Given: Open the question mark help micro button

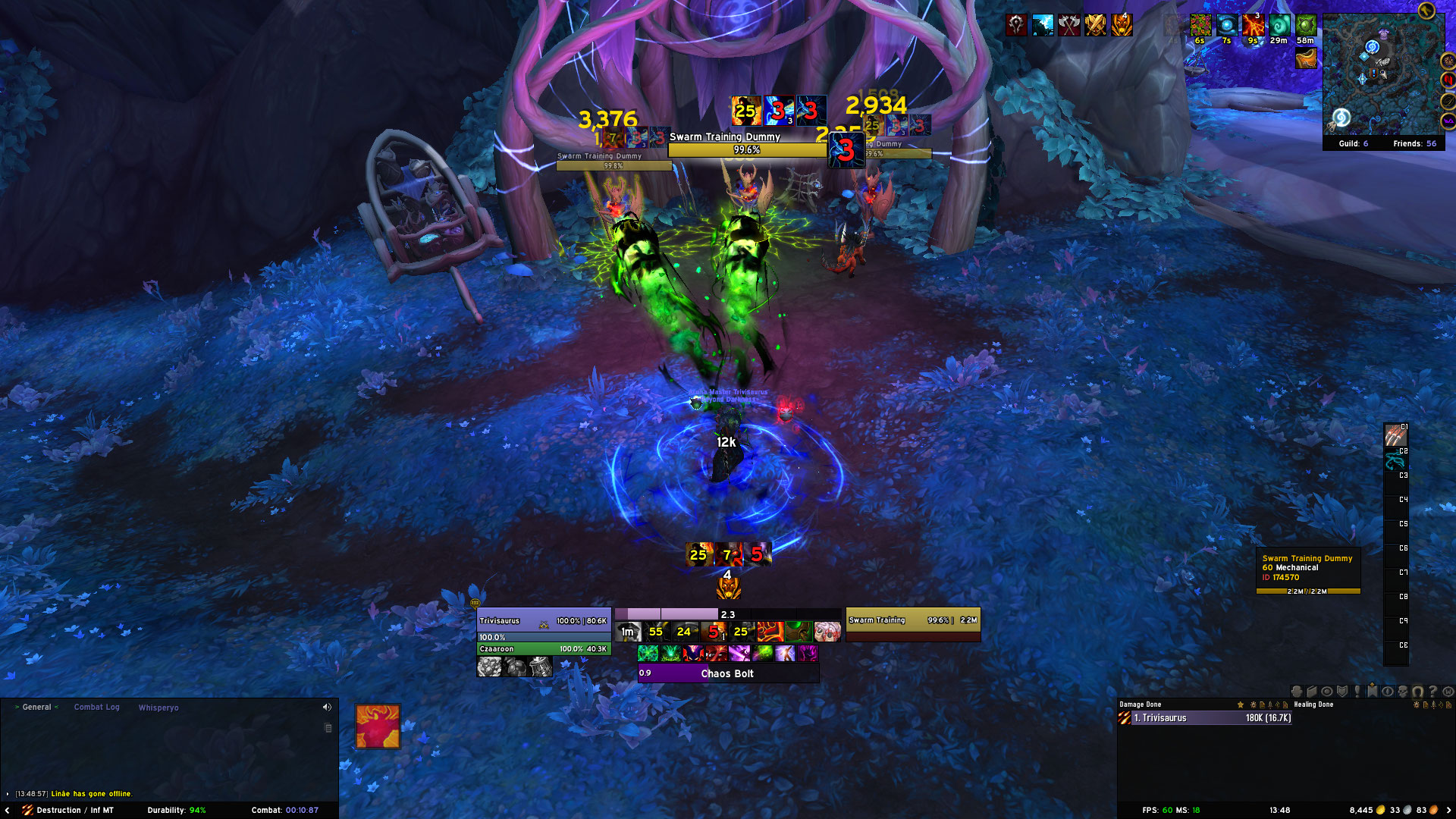Looking at the screenshot, I should click(x=1432, y=692).
